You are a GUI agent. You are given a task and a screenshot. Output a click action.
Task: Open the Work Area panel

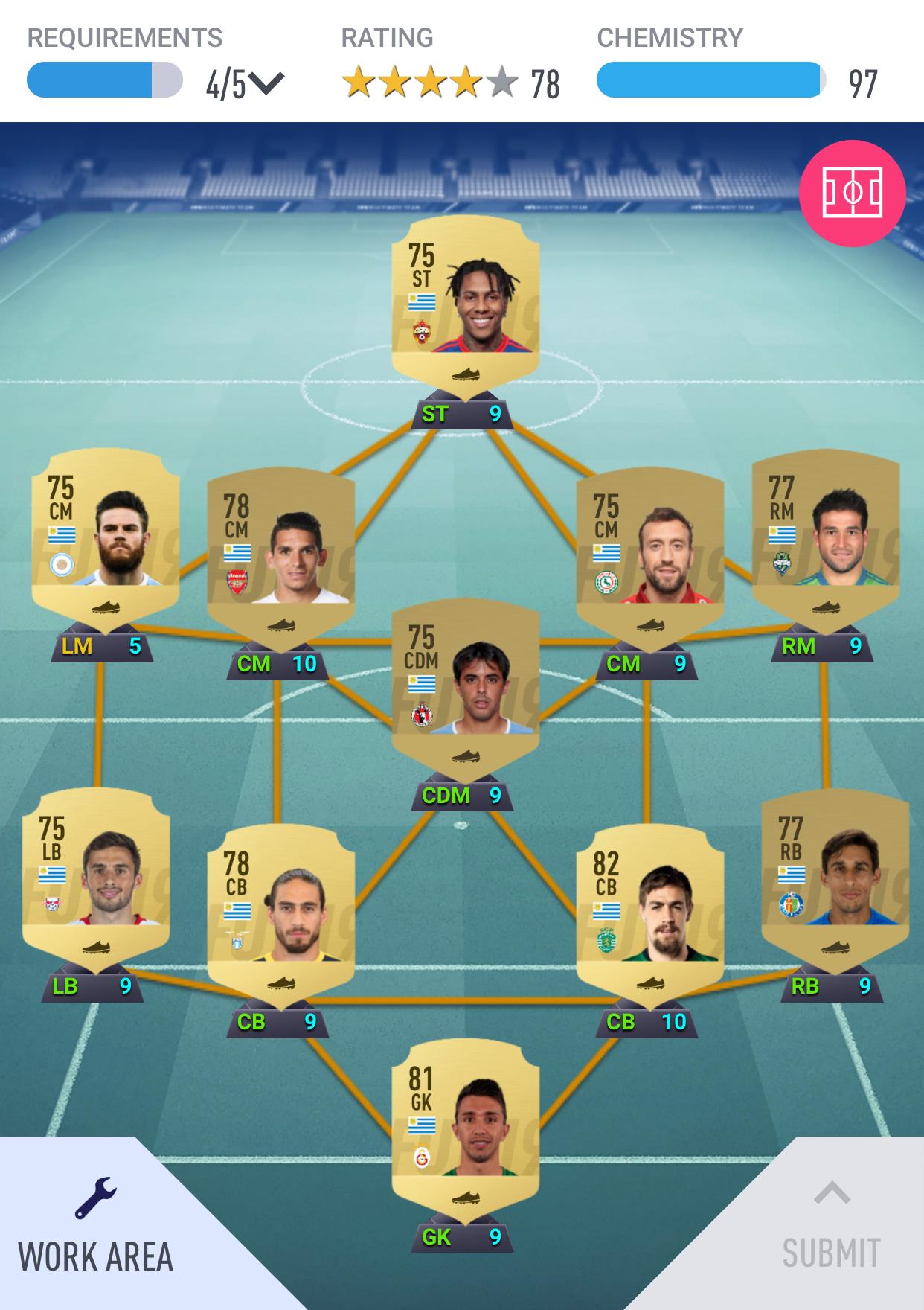pyautogui.click(x=95, y=1228)
